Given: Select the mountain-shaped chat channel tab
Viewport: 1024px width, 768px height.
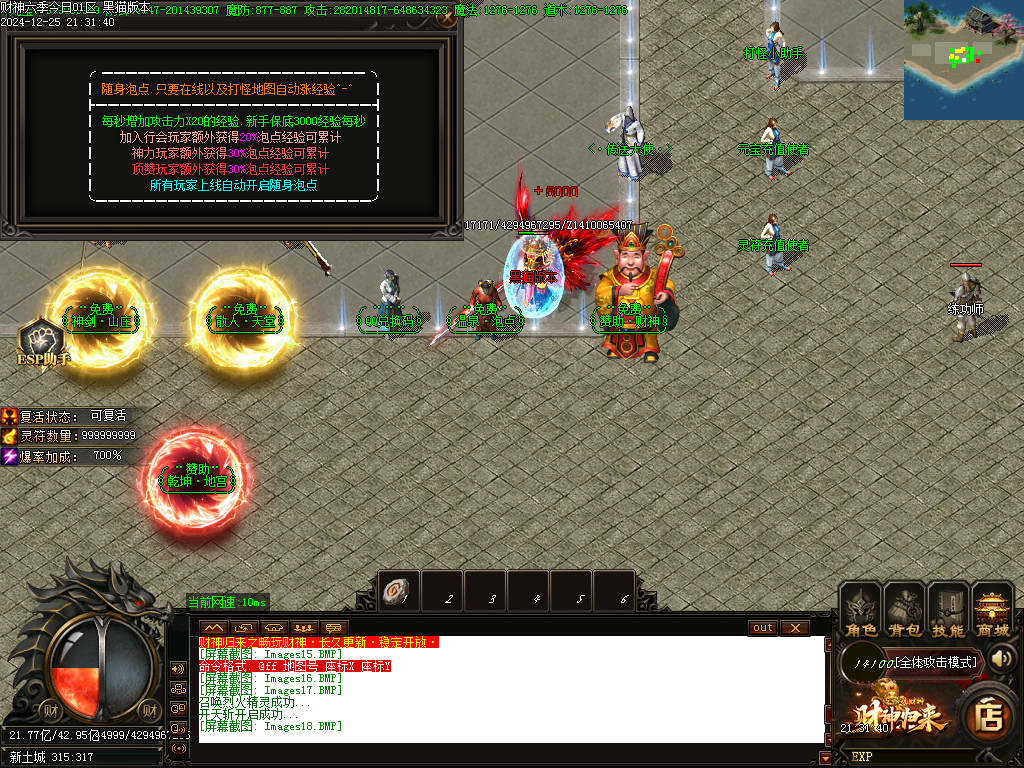Looking at the screenshot, I should (214, 628).
